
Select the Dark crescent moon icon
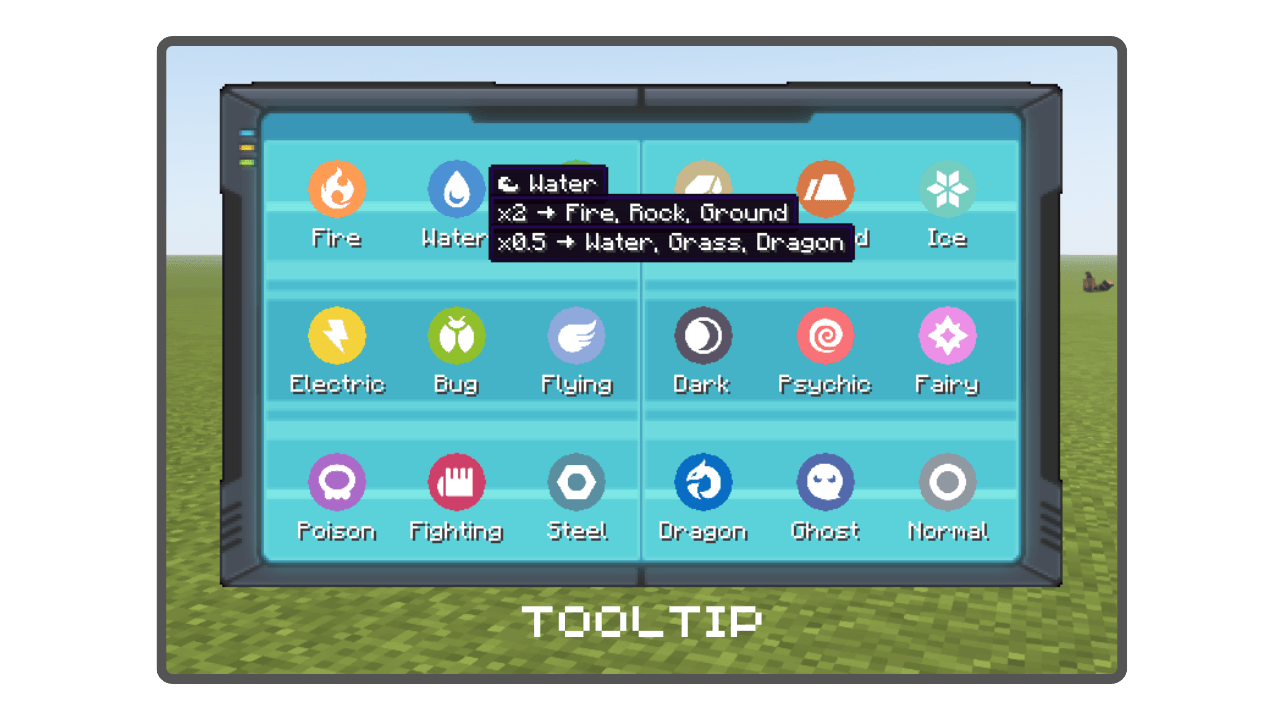point(702,336)
